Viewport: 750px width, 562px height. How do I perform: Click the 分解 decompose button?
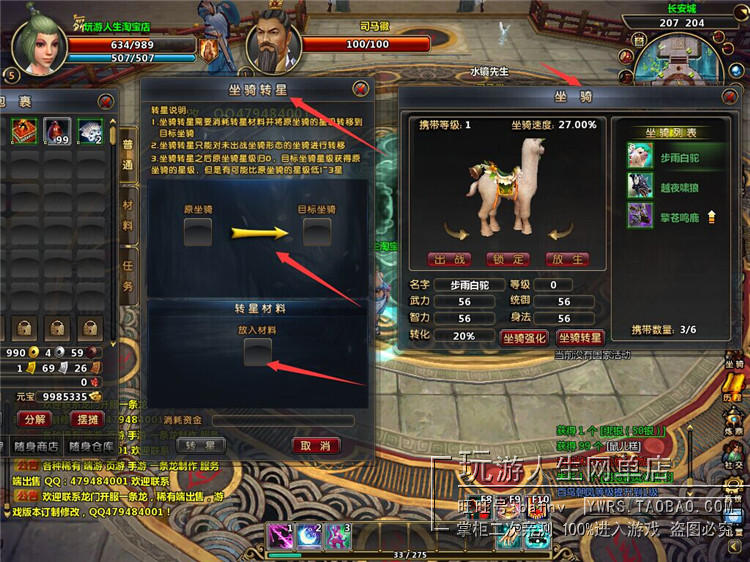pyautogui.click(x=35, y=419)
